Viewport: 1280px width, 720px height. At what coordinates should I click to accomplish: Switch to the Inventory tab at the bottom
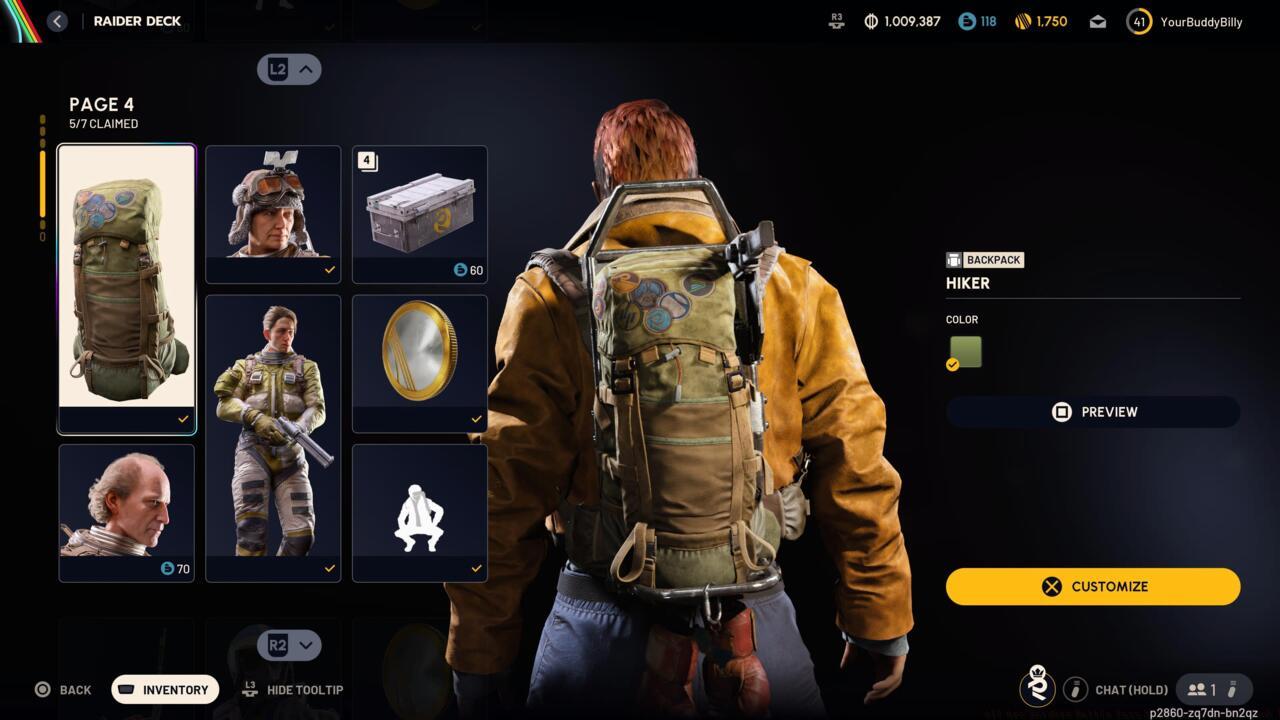[164, 689]
